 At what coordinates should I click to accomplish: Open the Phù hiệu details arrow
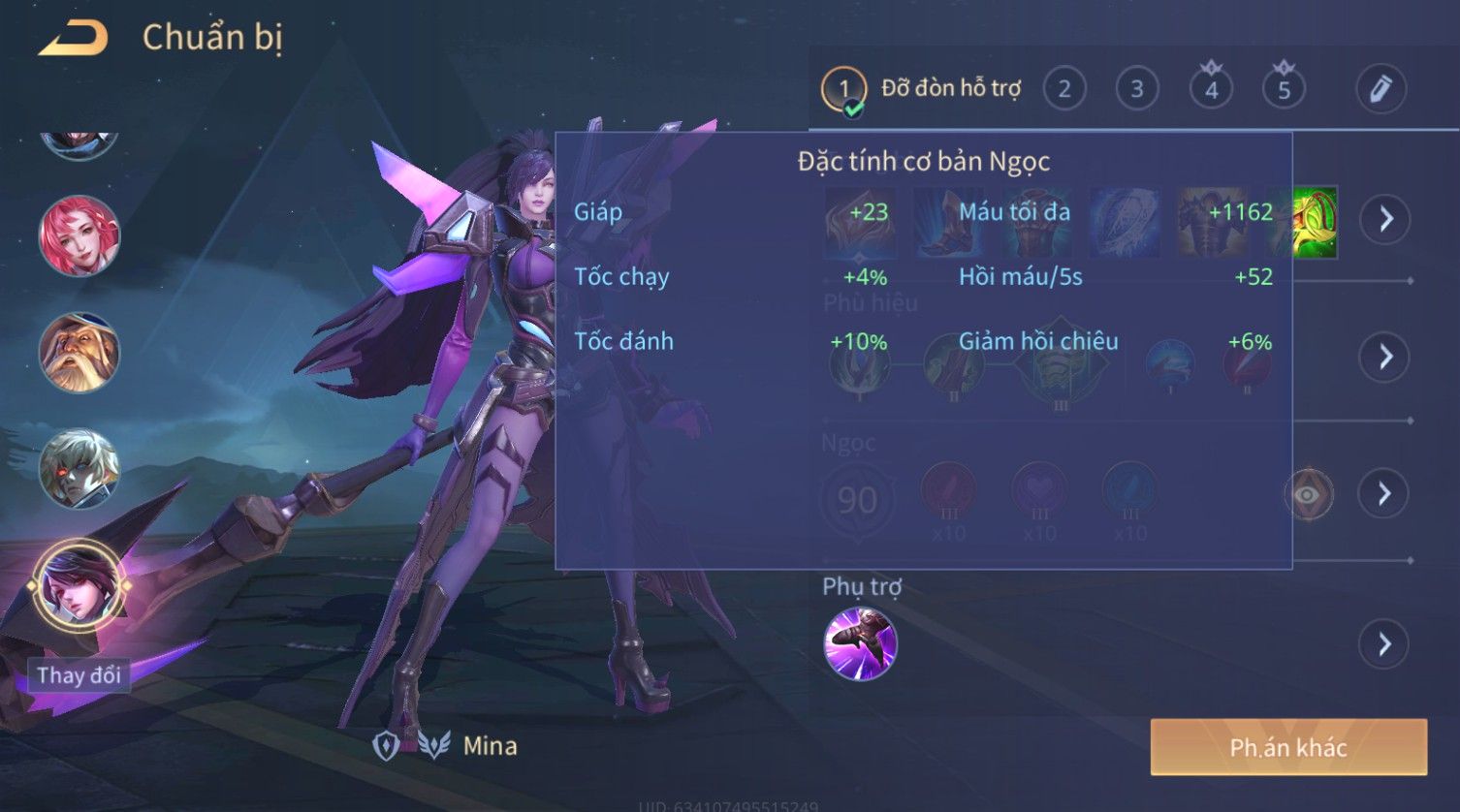[1385, 357]
